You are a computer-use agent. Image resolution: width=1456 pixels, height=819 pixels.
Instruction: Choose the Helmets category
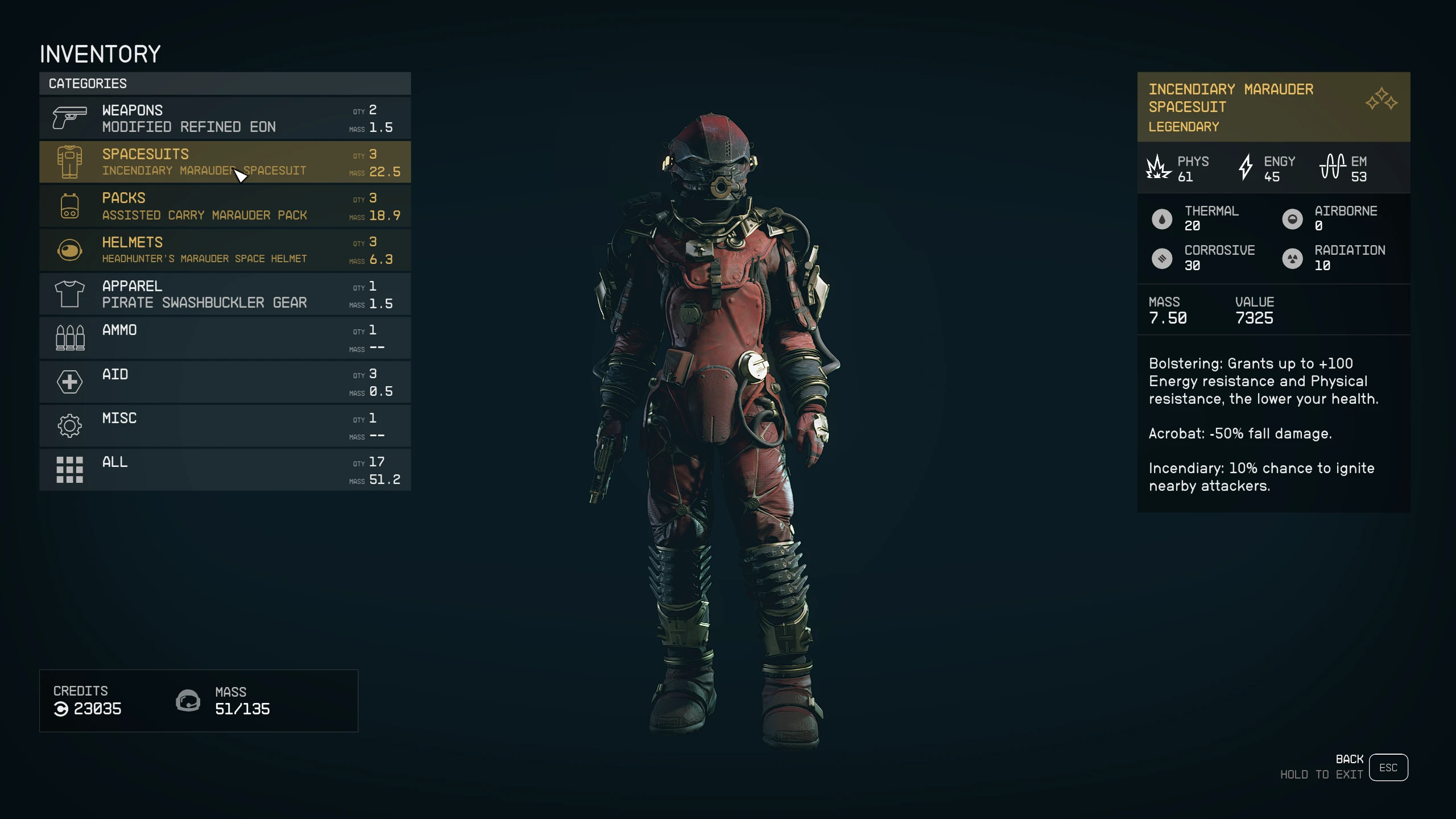click(225, 250)
